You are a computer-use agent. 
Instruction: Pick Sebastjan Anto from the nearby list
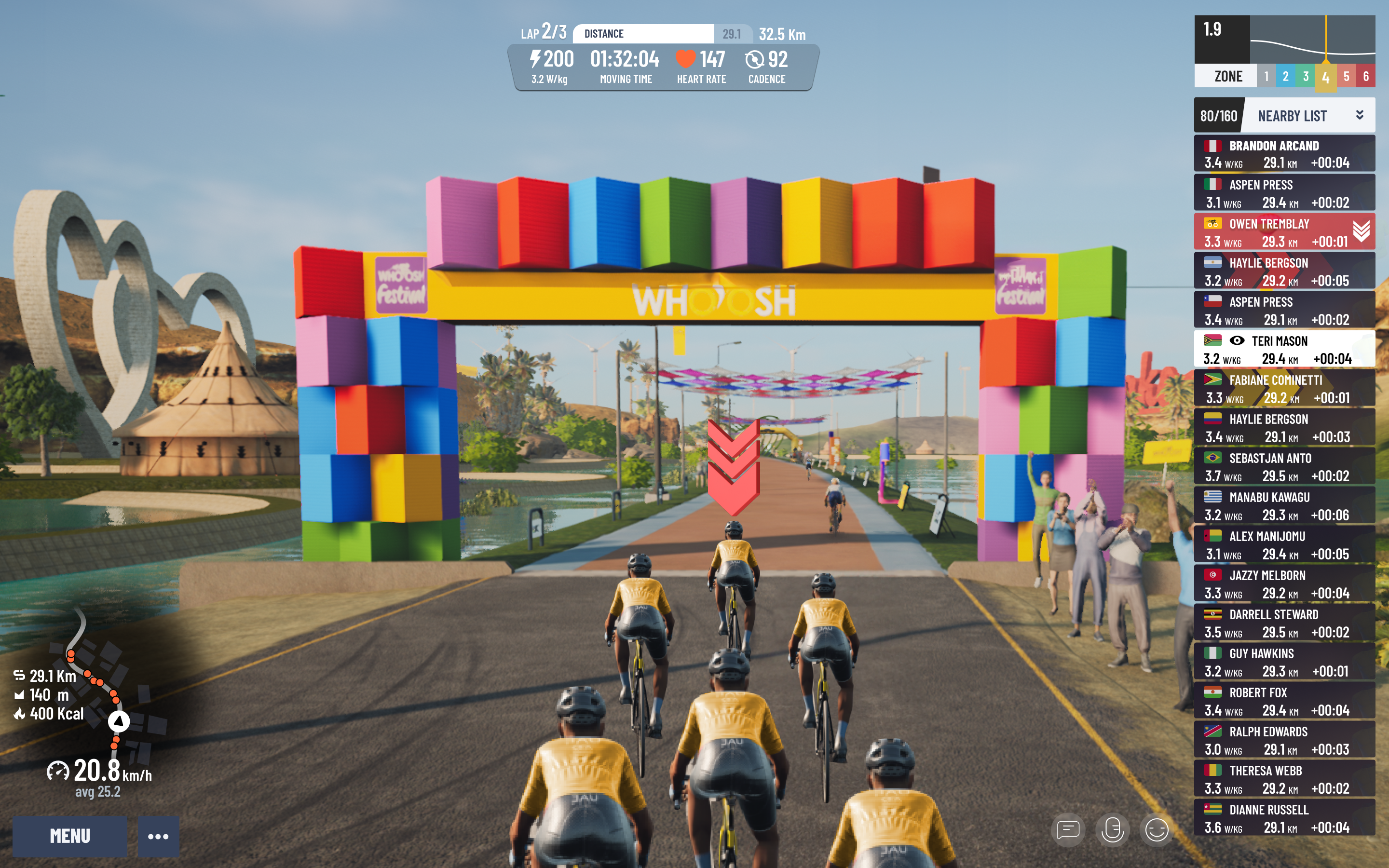coord(1284,466)
